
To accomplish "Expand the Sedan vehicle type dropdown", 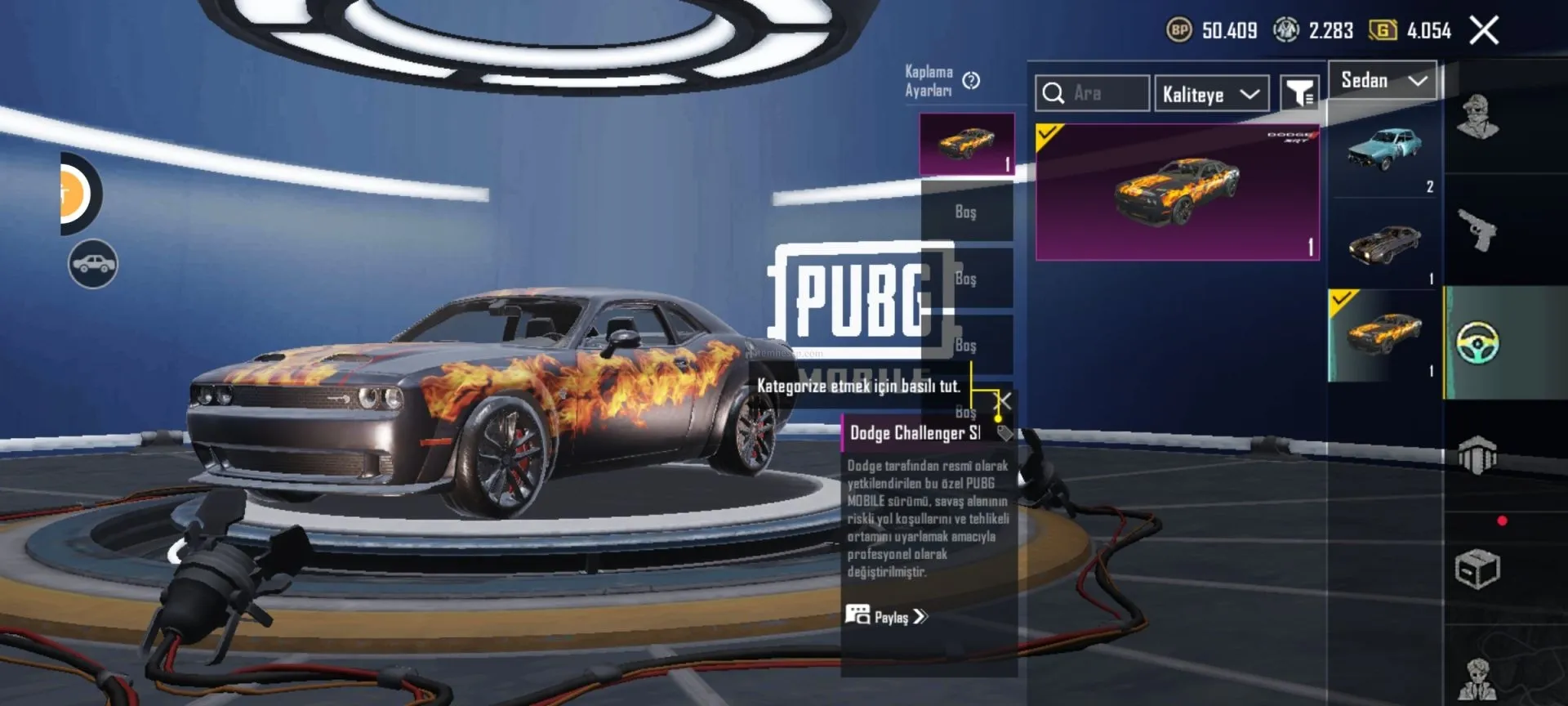I will pyautogui.click(x=1383, y=81).
